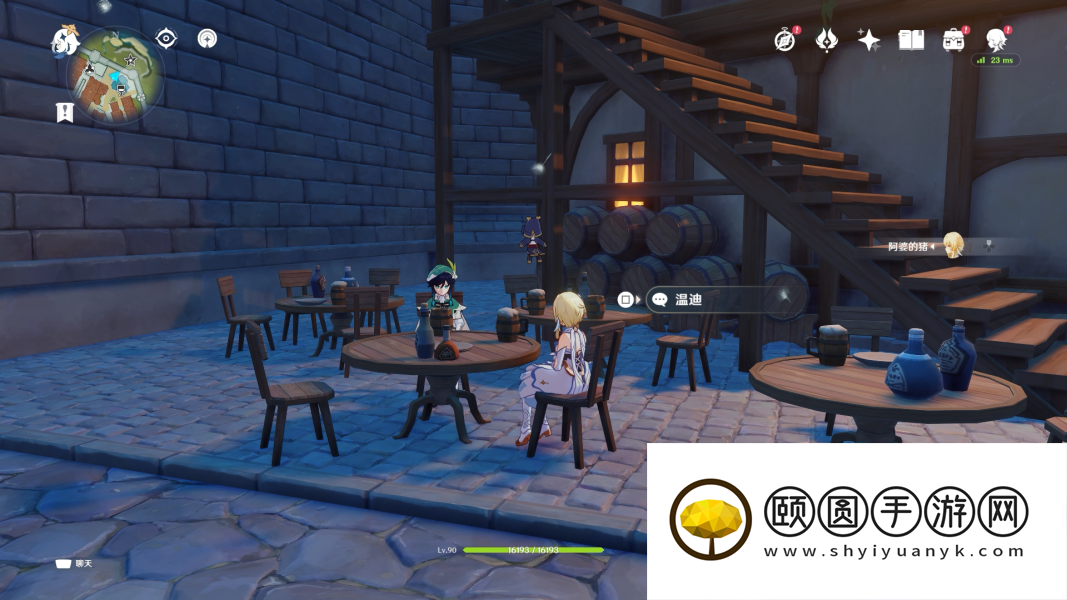
Task: Select party member 阿婆的猪
Action: tap(952, 245)
